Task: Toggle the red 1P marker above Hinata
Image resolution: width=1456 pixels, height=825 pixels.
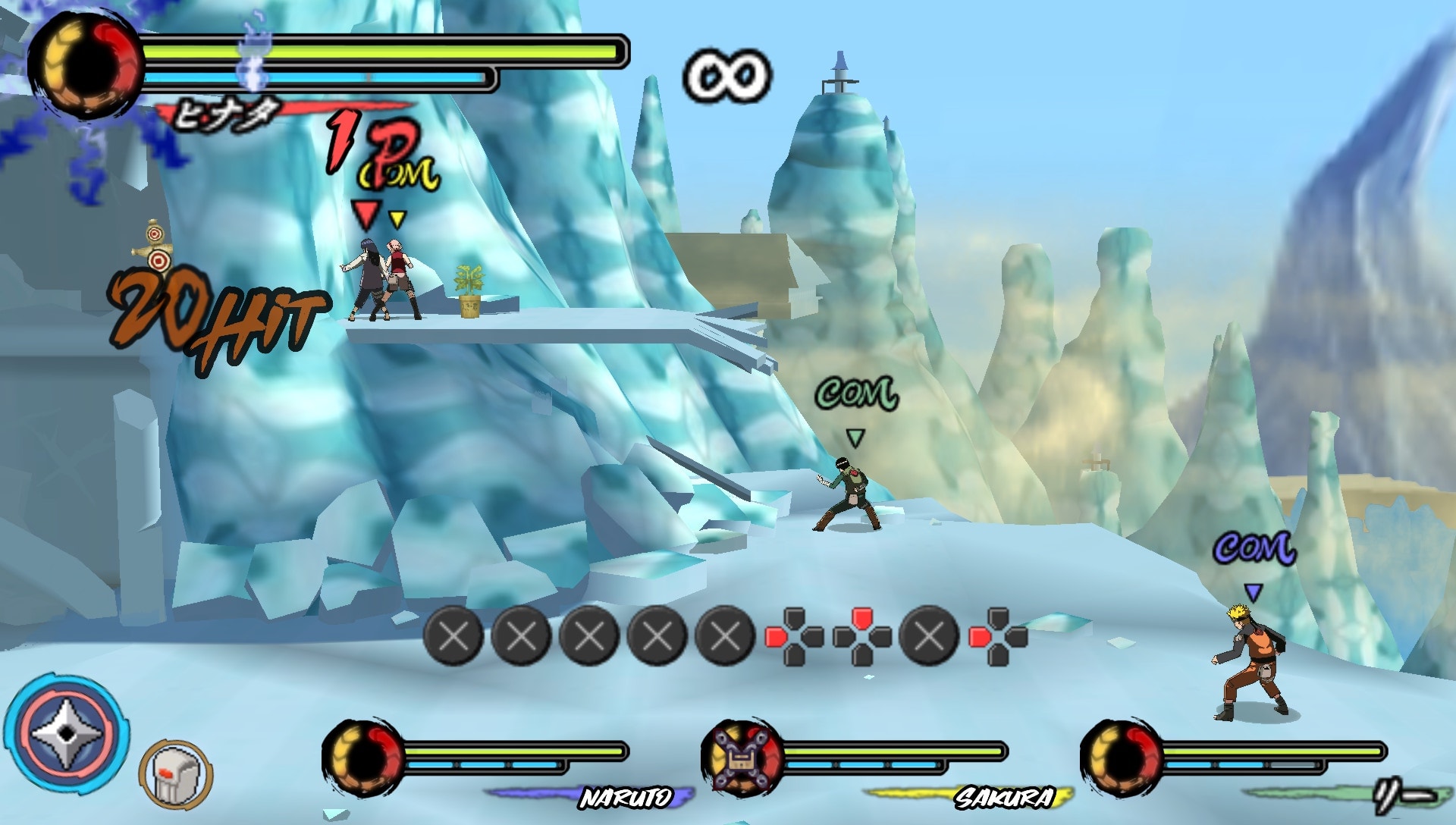Action: tap(366, 148)
